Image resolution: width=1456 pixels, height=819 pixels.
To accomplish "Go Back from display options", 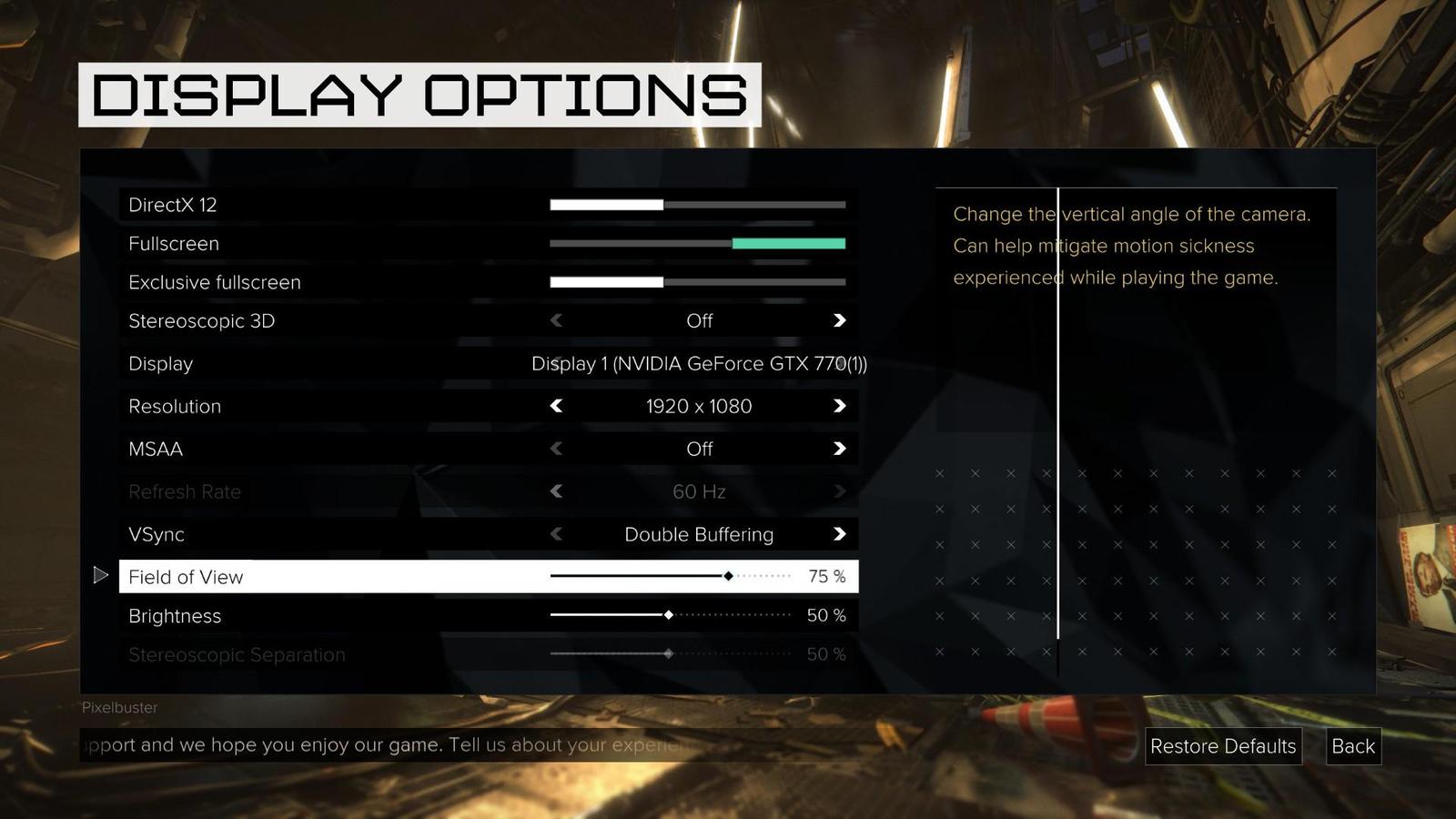I will tap(1352, 746).
